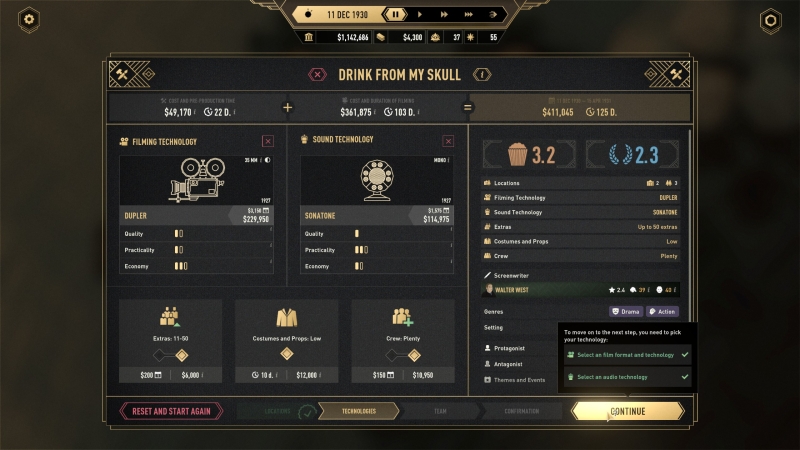Set game speed to triple fast-forward
800x450 pixels.
466,14
